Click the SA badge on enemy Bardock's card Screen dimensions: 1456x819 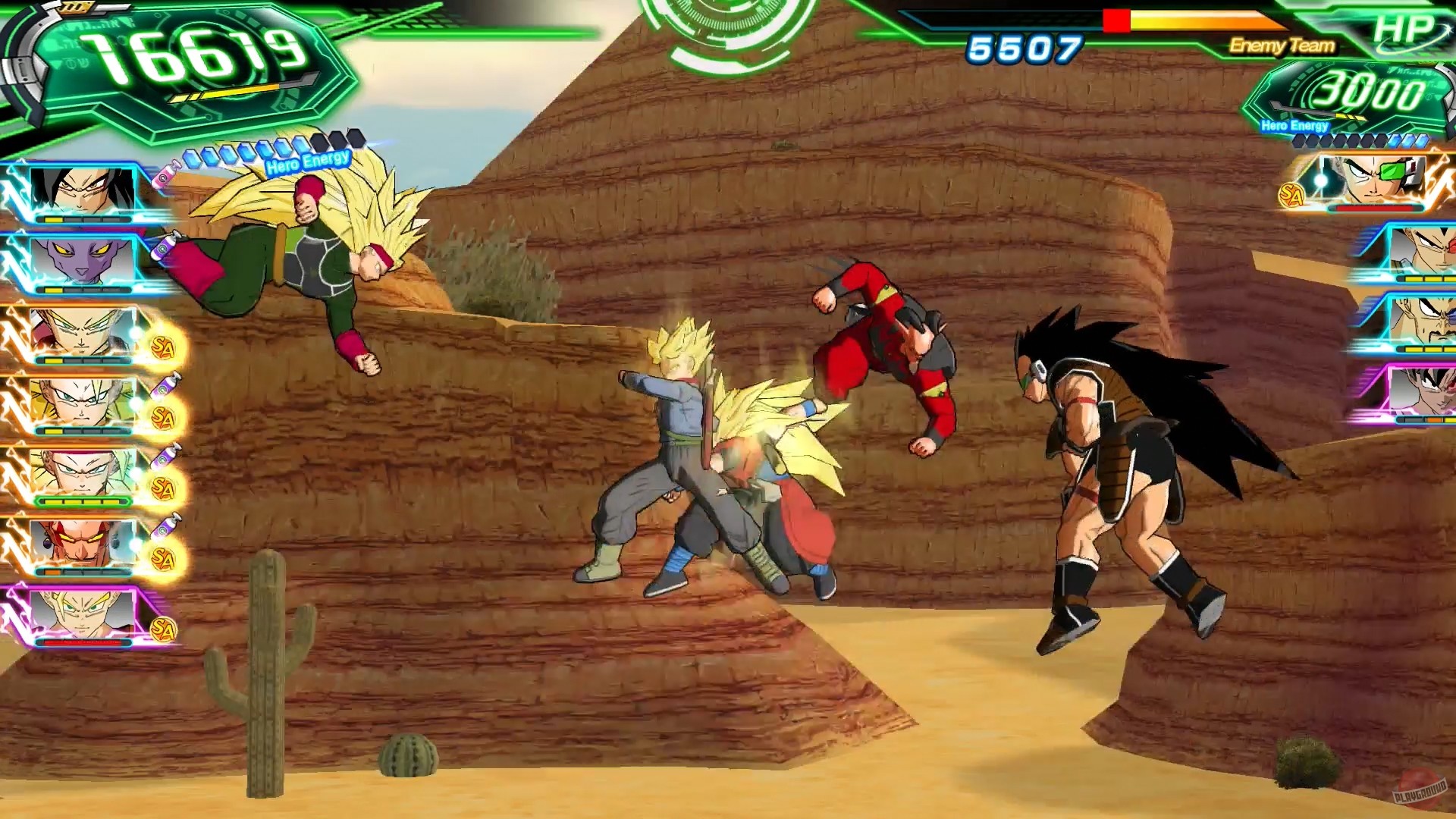click(x=1291, y=195)
